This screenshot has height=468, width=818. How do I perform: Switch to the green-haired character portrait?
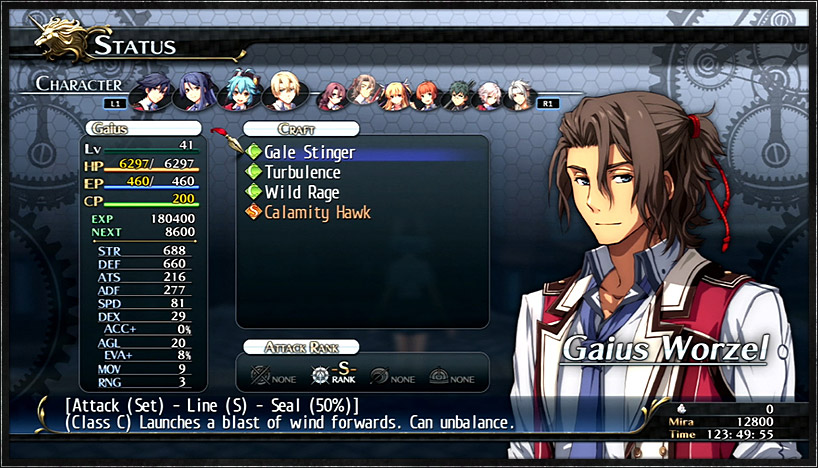459,96
